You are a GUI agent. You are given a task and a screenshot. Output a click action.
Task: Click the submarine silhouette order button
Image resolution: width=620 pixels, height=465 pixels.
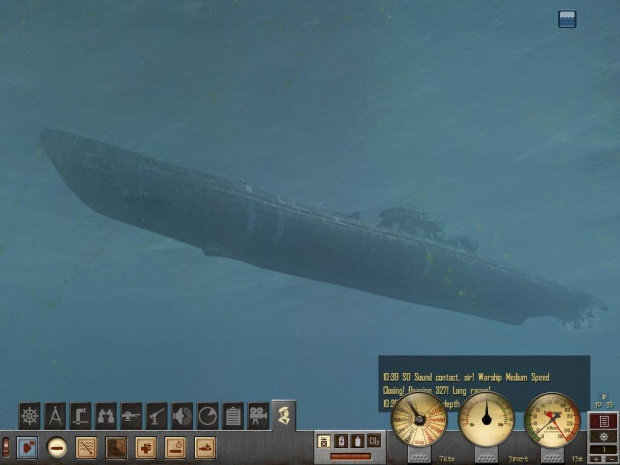coord(205,447)
